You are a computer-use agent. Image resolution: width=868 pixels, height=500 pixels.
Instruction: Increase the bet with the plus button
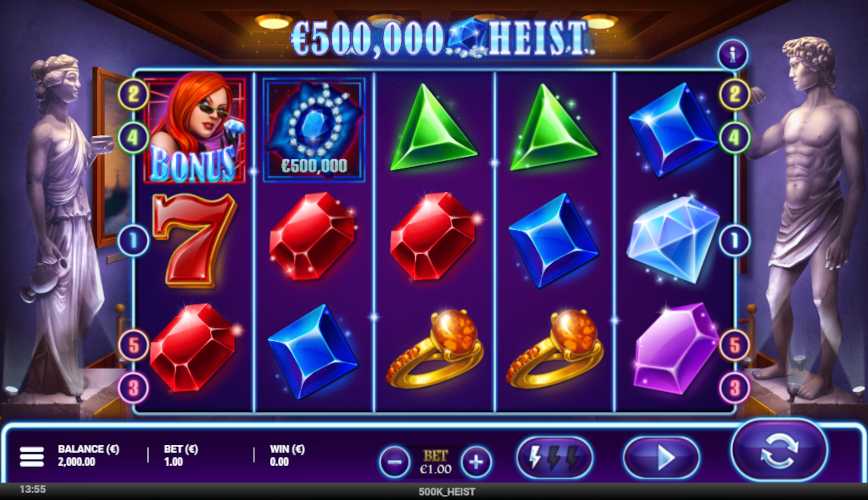(x=477, y=461)
